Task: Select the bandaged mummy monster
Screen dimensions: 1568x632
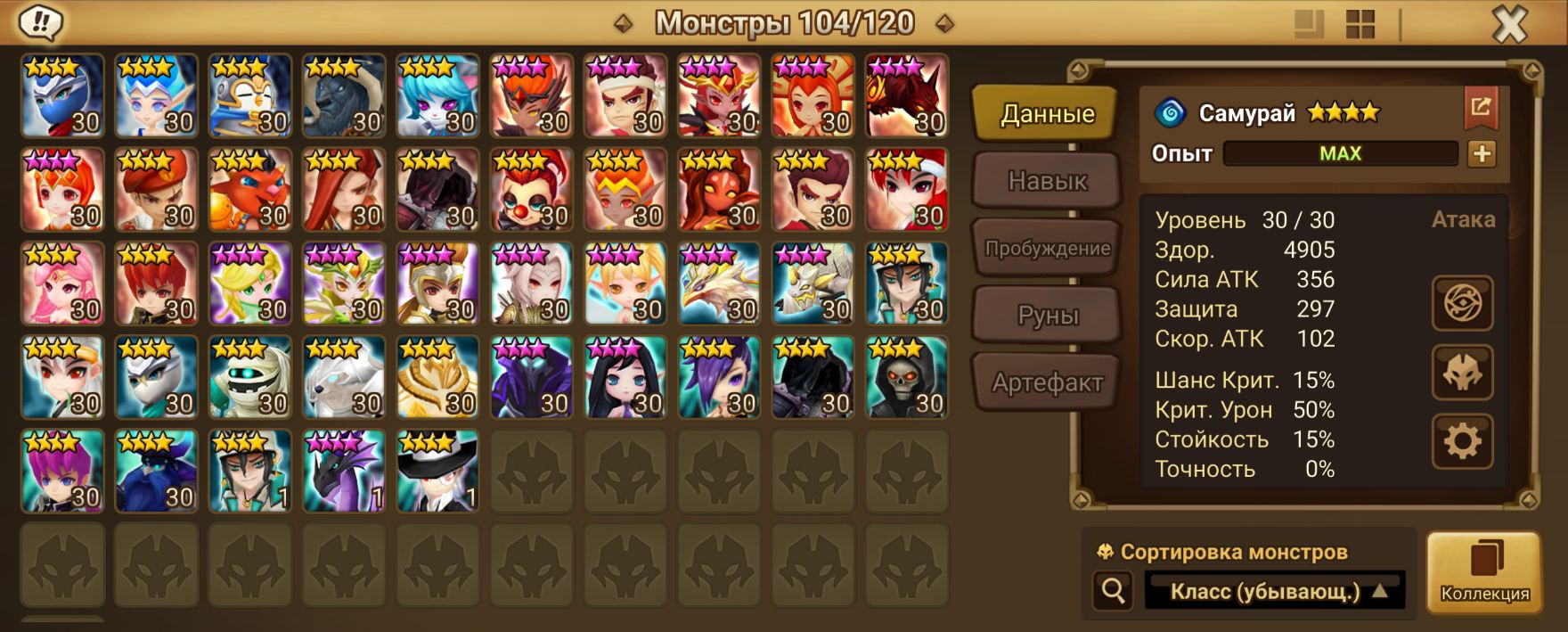Action: (x=250, y=378)
